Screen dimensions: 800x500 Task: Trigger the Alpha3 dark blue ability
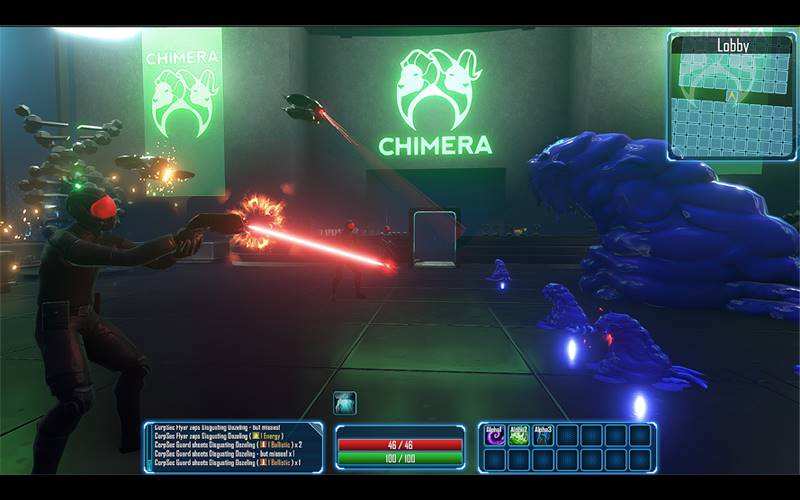pyautogui.click(x=543, y=435)
